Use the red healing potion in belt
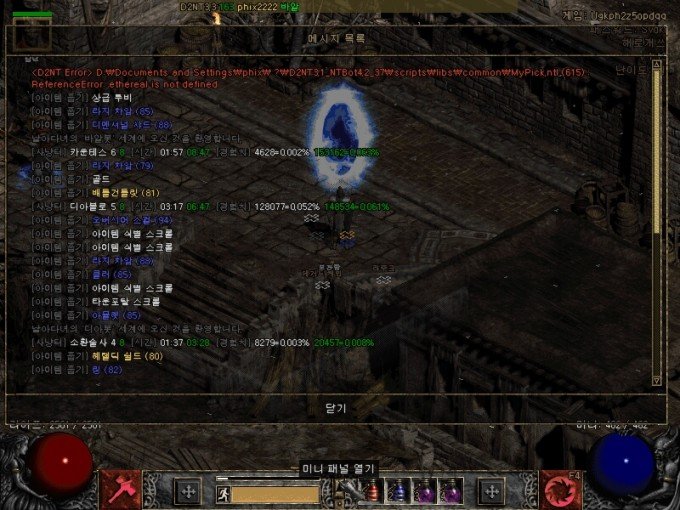This screenshot has height=510, width=680. [x=374, y=491]
